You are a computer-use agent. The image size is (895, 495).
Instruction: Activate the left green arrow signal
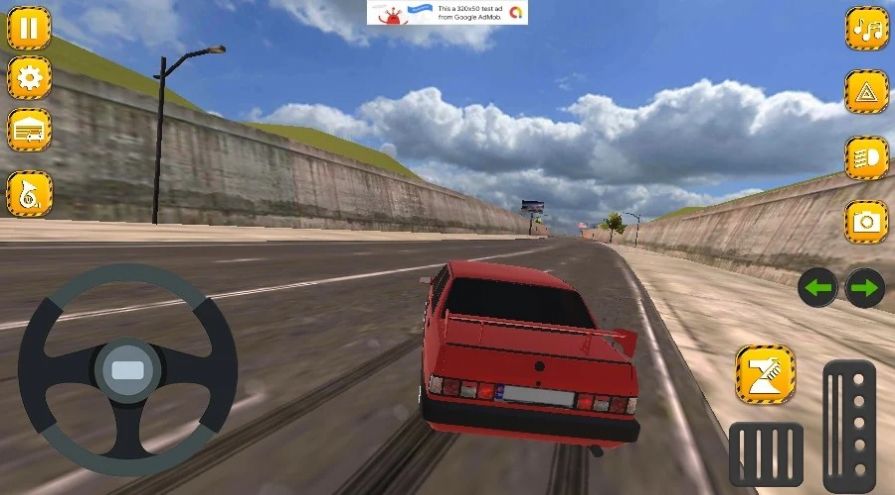818,289
